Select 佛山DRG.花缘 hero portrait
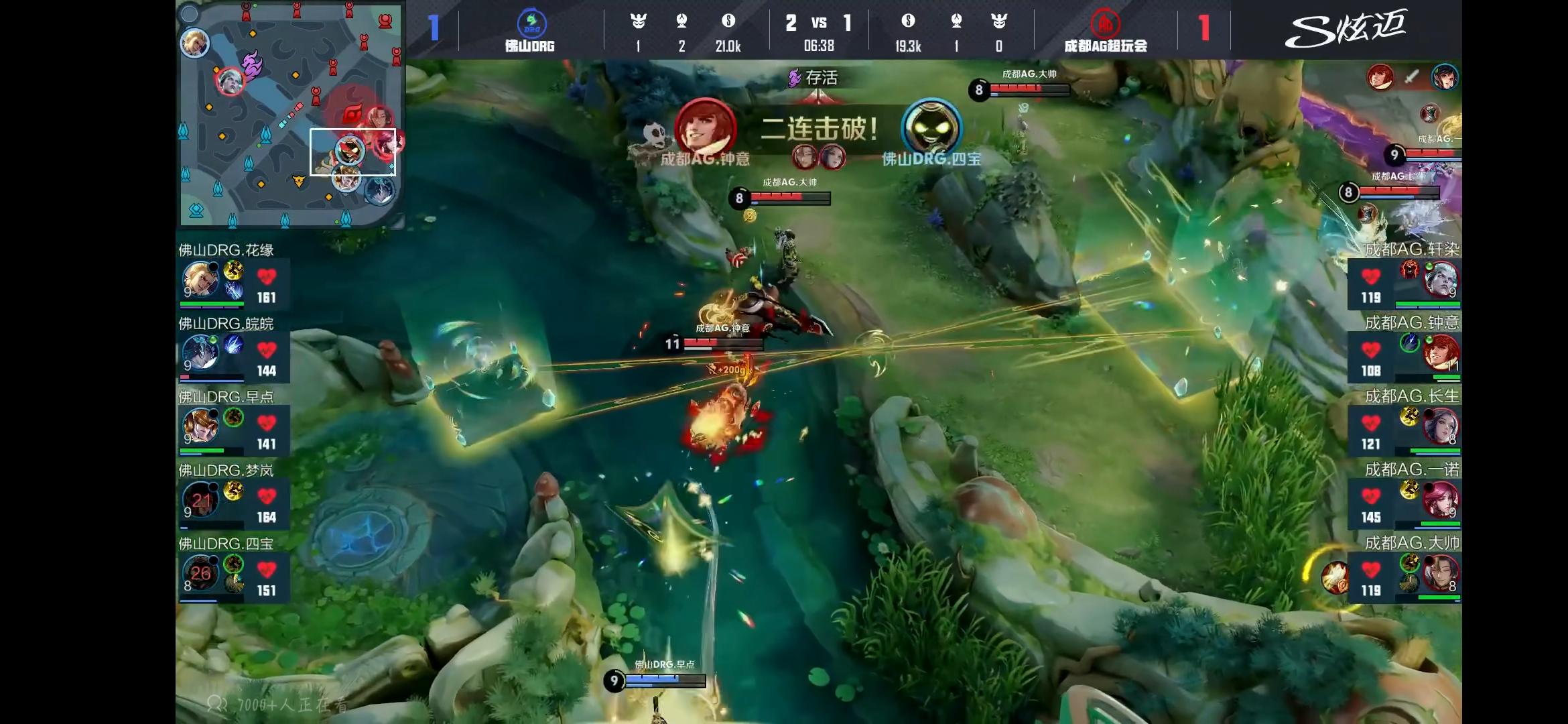Screen dimensions: 1568x724 tap(200, 280)
